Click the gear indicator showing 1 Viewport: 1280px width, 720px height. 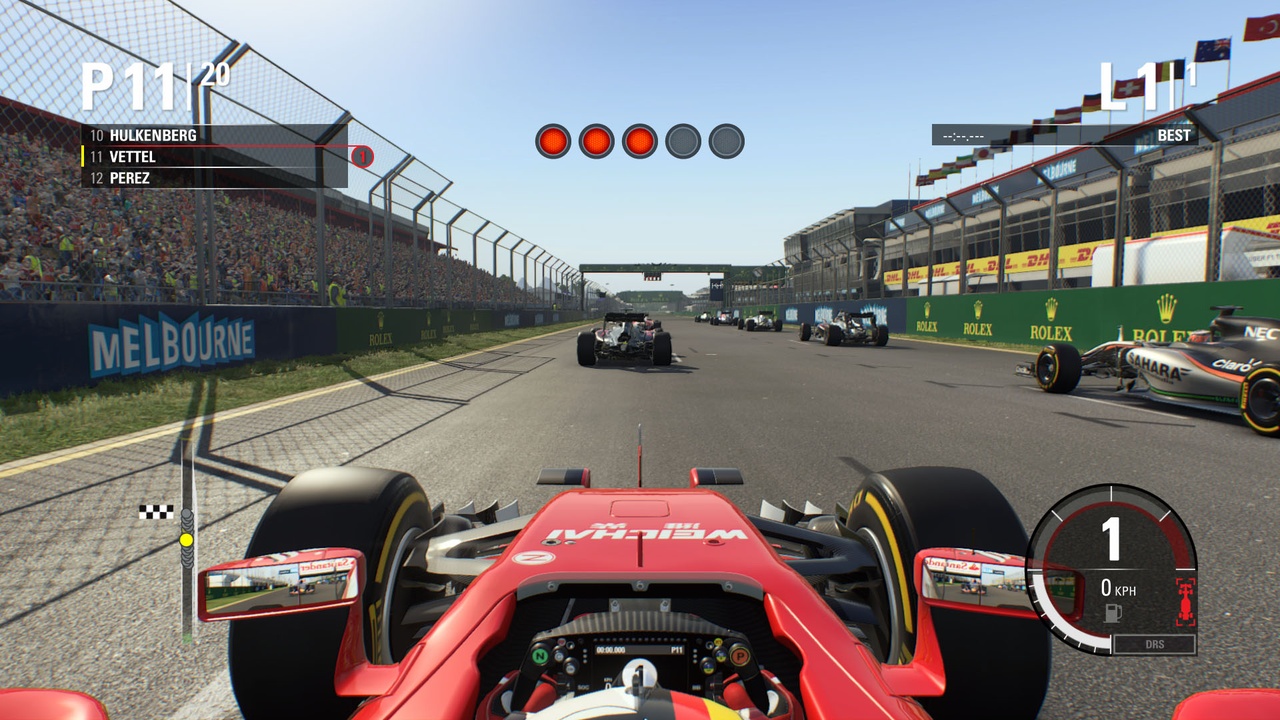[x=1110, y=538]
